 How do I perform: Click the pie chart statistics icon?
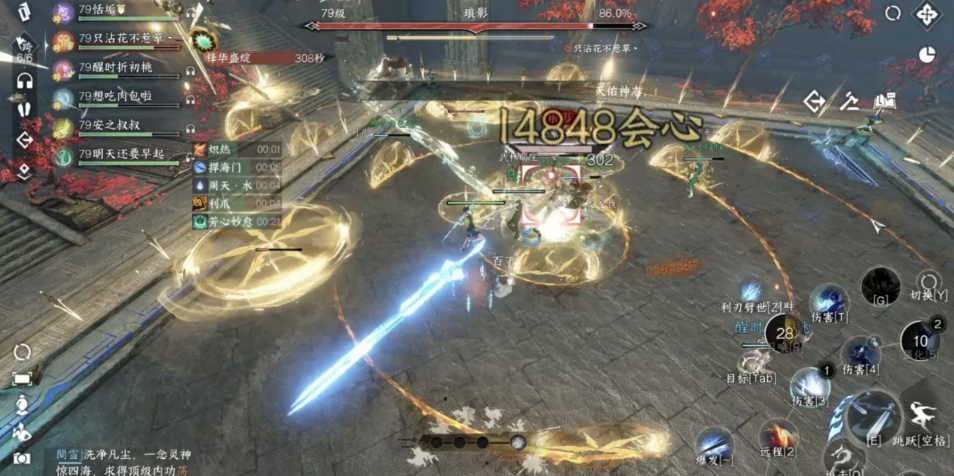coord(927,55)
